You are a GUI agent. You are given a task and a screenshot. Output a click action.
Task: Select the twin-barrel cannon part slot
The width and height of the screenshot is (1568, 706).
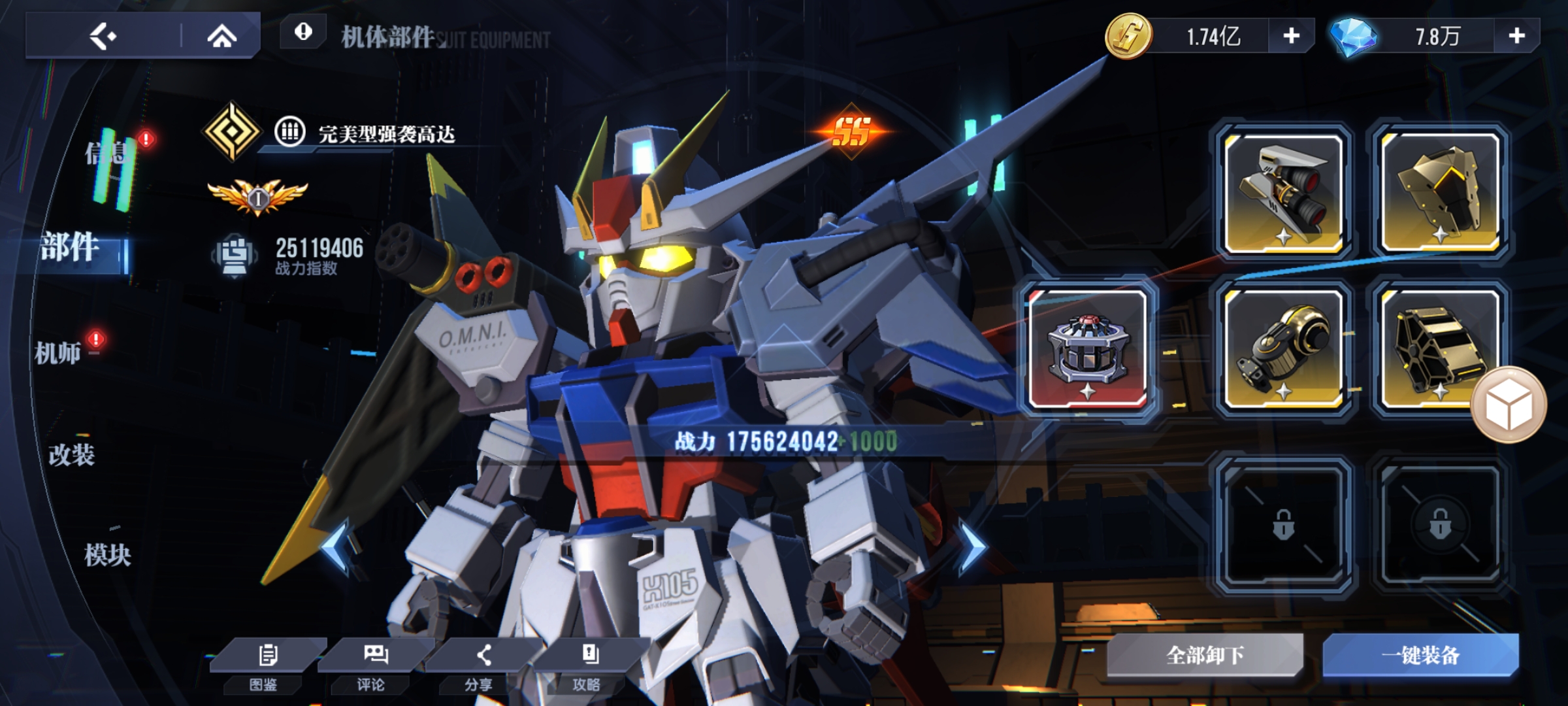pos(1284,193)
